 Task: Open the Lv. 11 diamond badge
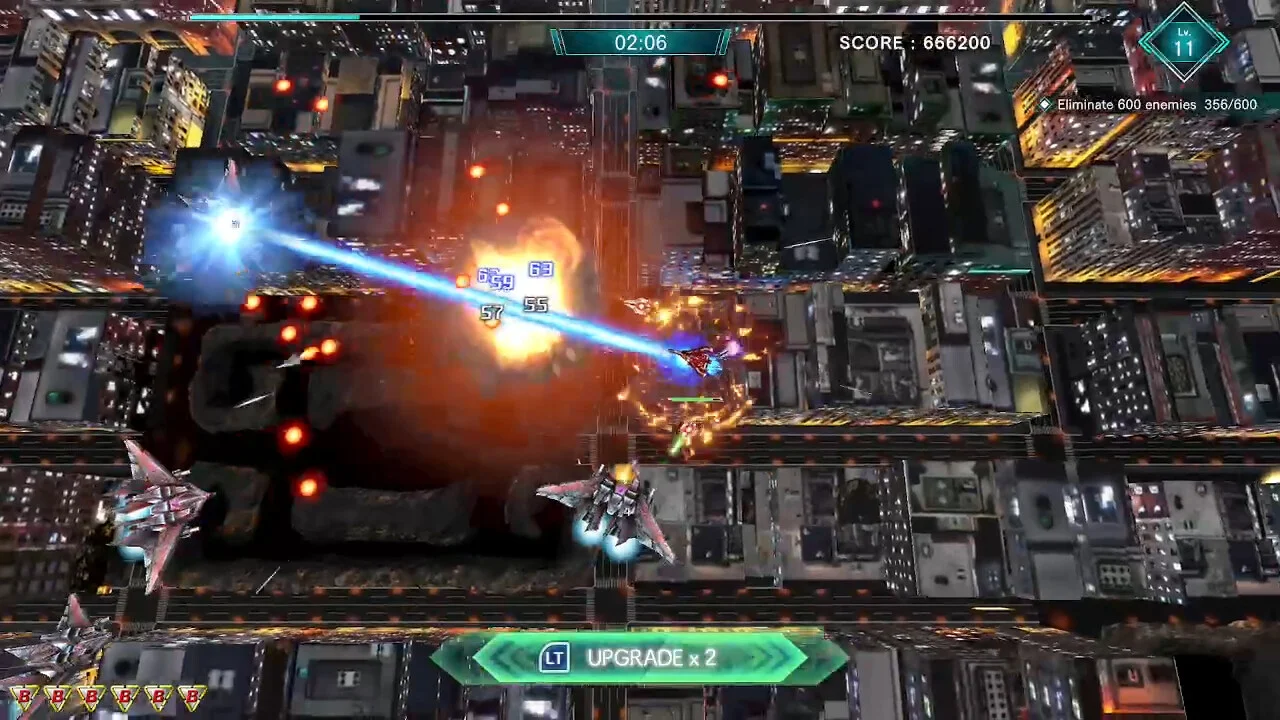click(1184, 42)
